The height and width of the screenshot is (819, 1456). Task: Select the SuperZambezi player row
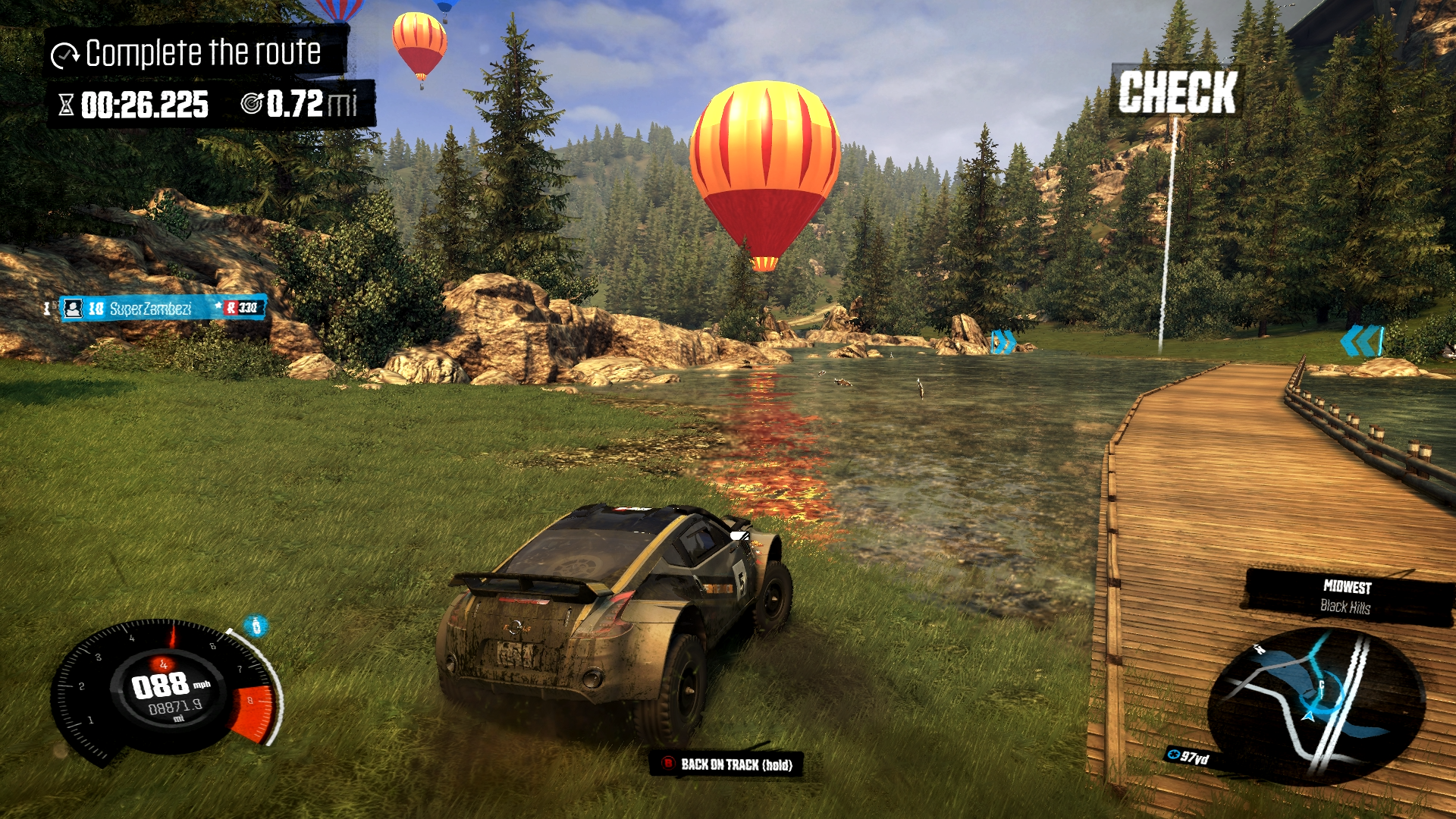[x=162, y=308]
